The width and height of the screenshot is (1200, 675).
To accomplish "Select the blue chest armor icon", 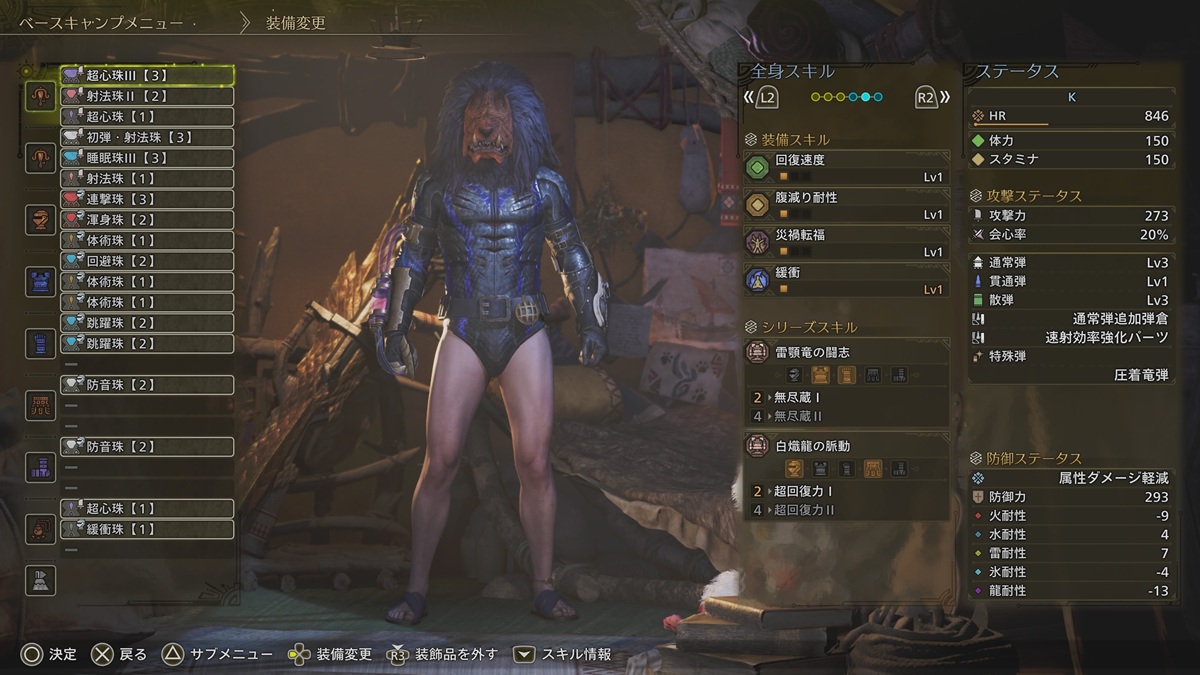I will coord(40,281).
